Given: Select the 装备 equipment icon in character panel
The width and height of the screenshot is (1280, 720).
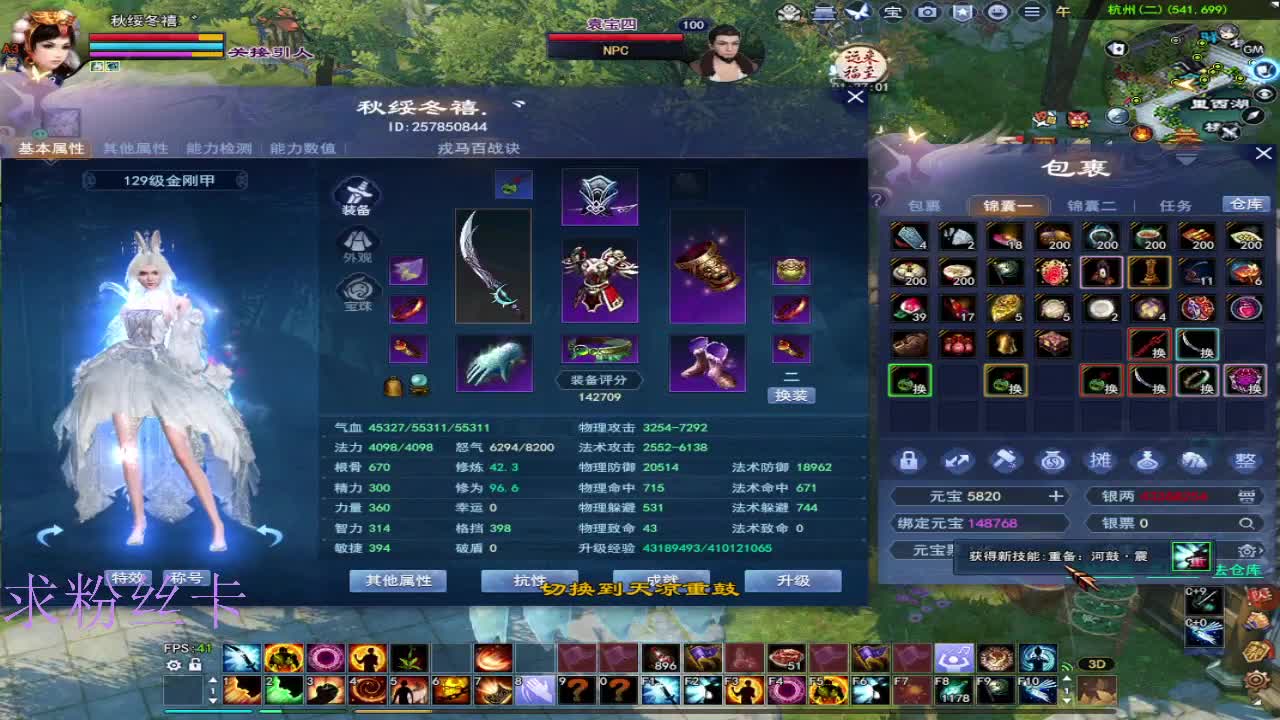Looking at the screenshot, I should [358, 195].
